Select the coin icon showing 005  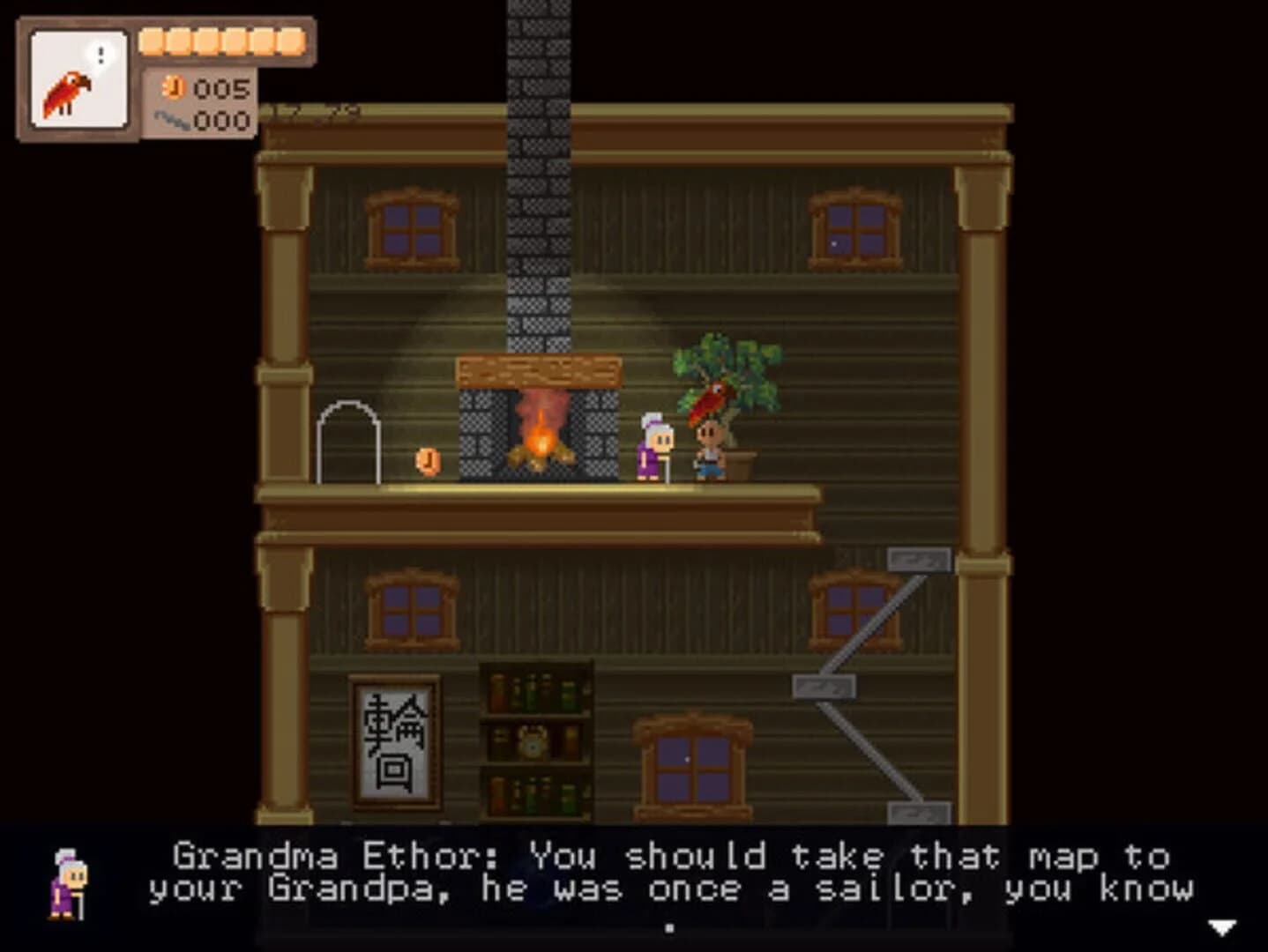pyautogui.click(x=175, y=88)
